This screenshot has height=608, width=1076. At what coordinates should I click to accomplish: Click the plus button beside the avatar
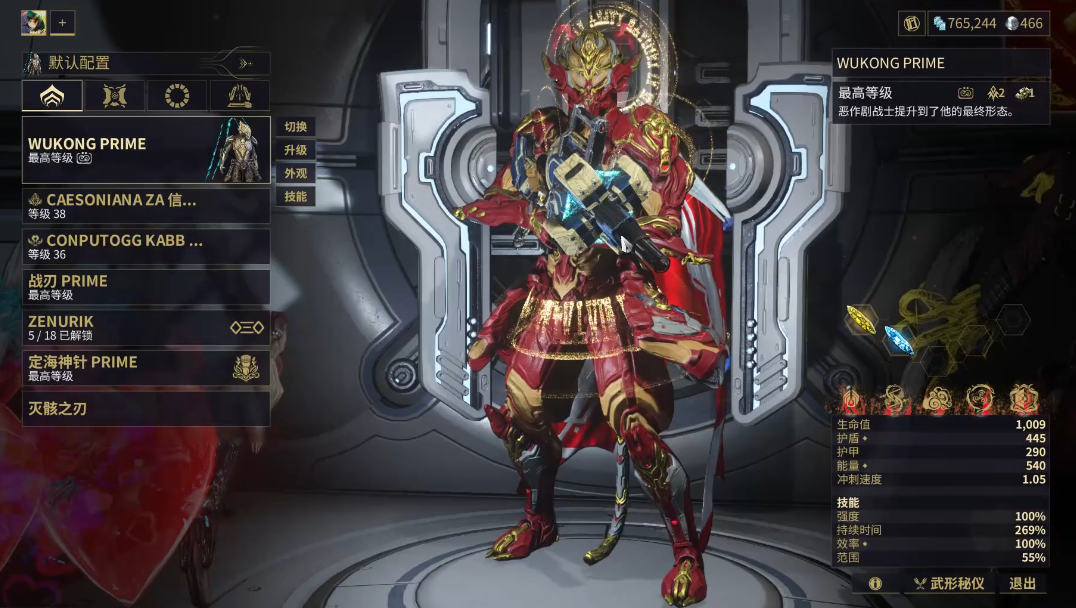click(x=62, y=22)
